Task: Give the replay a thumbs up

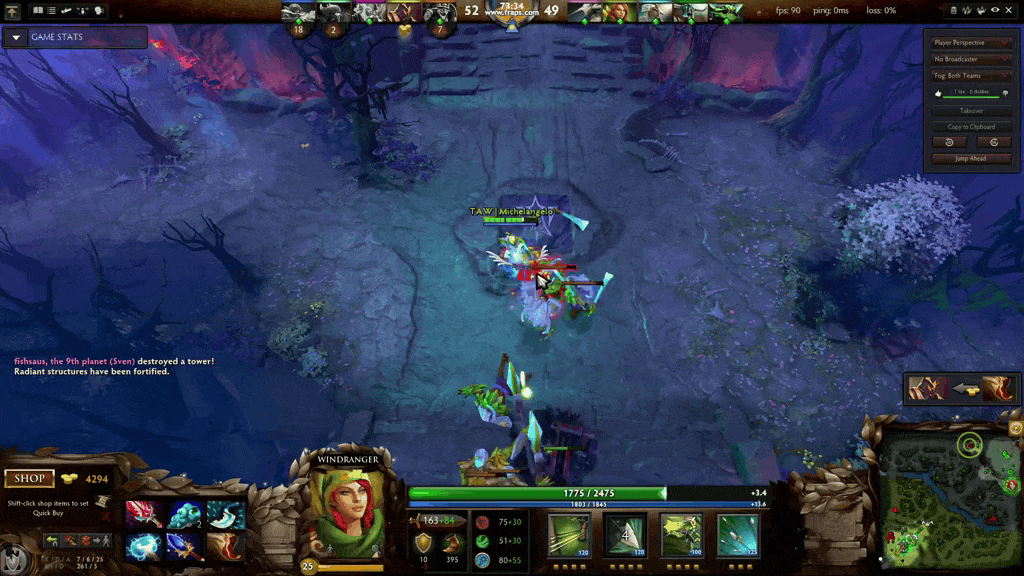Action: tap(939, 93)
